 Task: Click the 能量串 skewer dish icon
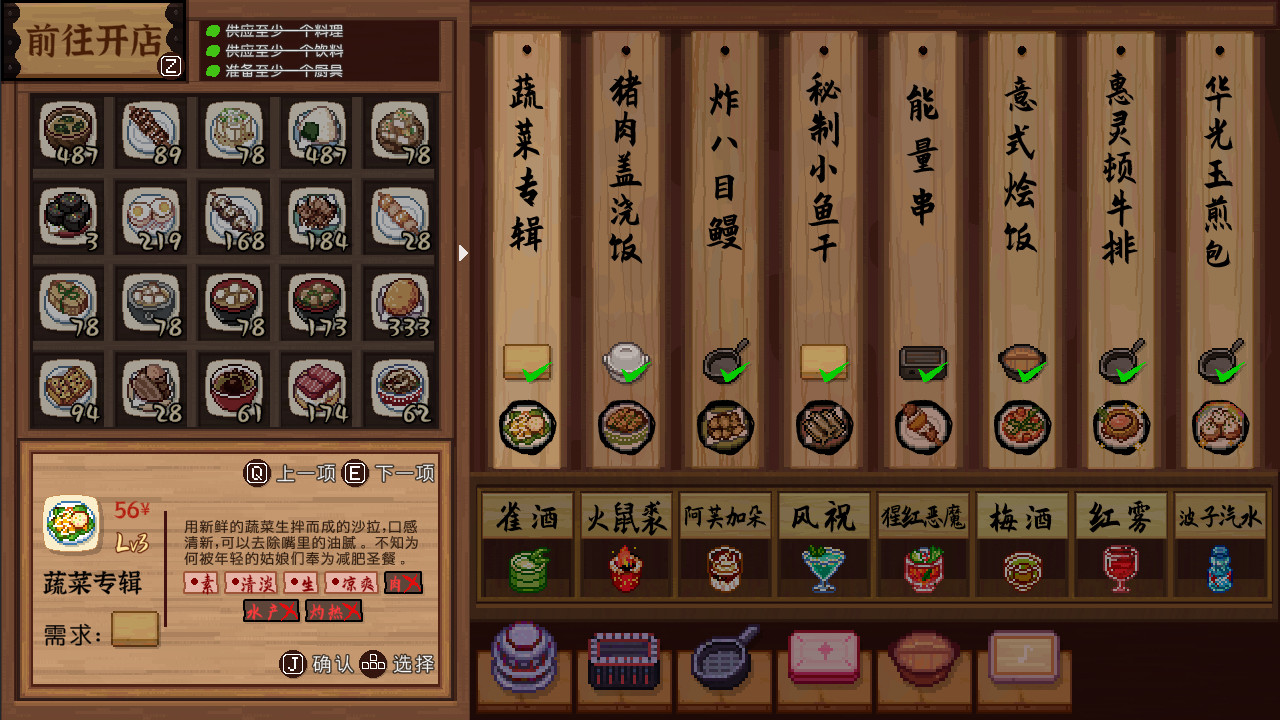(x=923, y=426)
